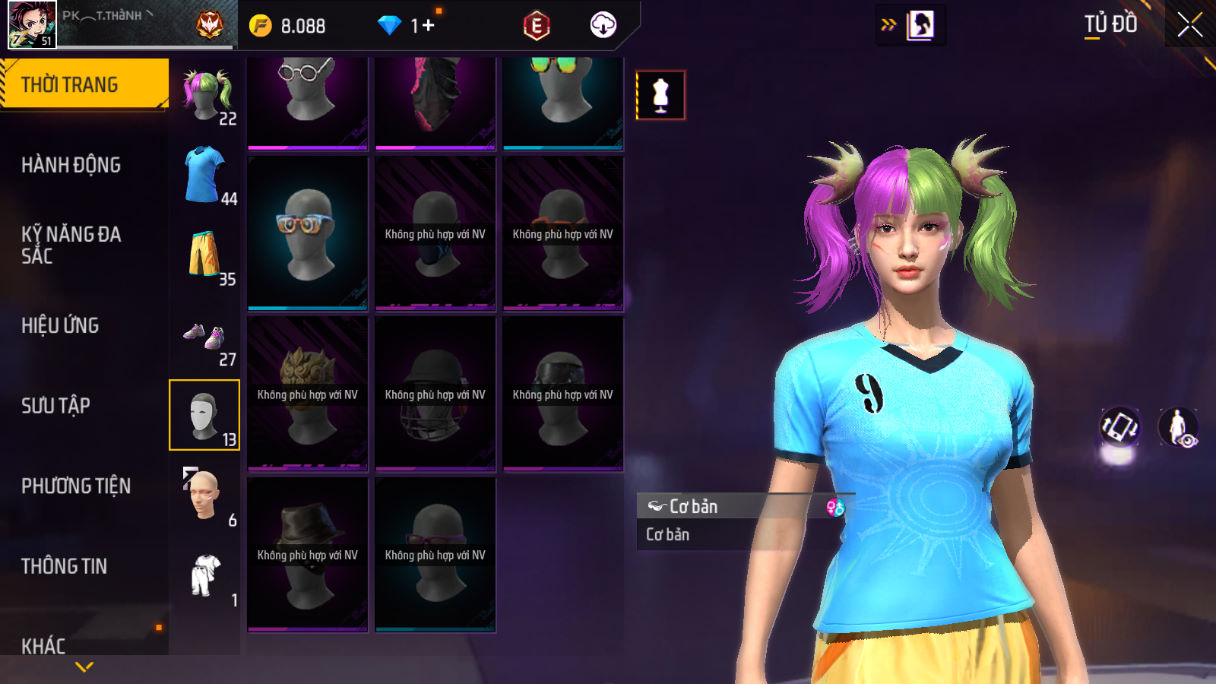Tap the diamond currency add button
This screenshot has width=1216, height=684.
coord(429,26)
